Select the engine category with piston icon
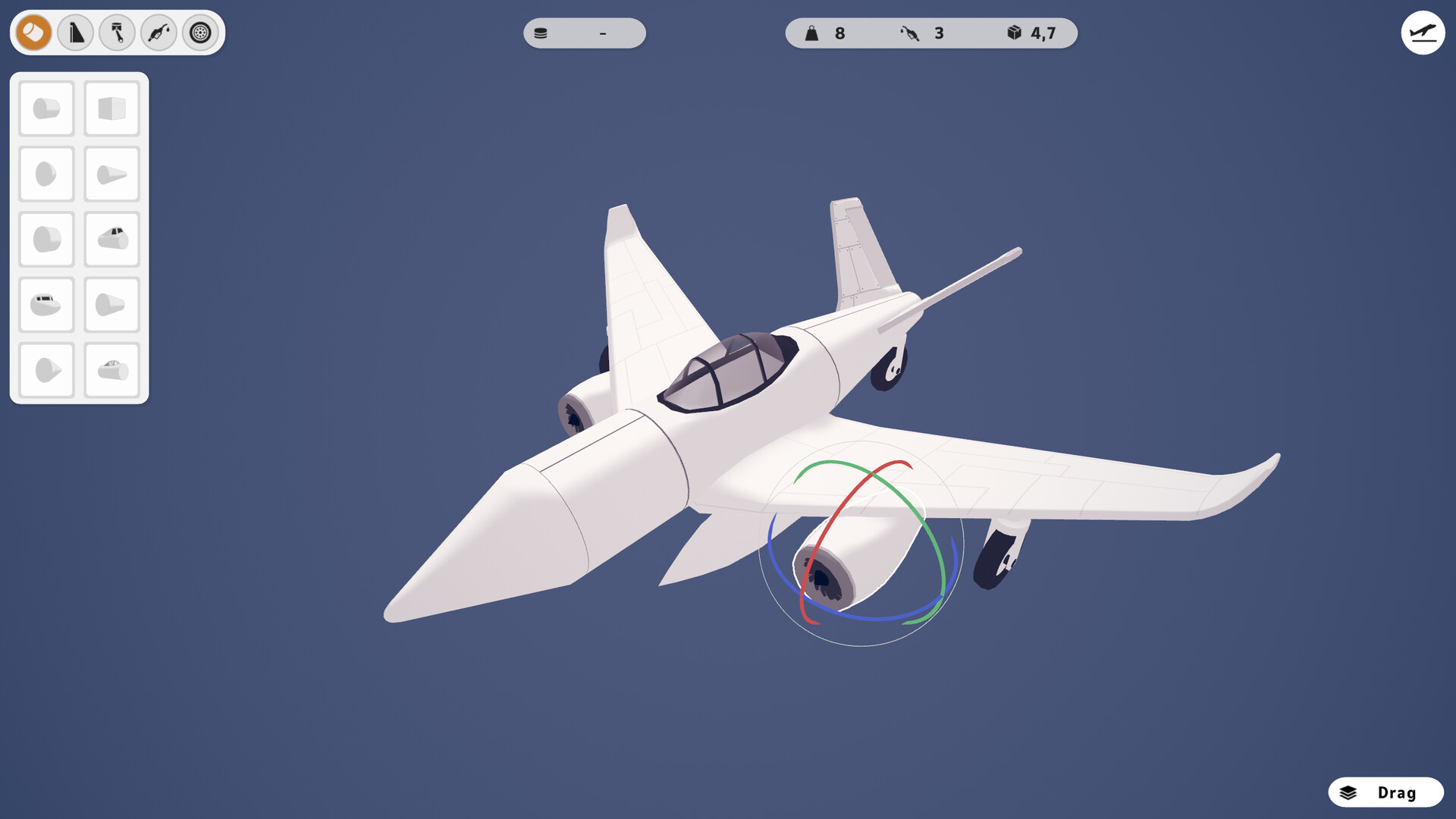Viewport: 1456px width, 819px height. (117, 33)
